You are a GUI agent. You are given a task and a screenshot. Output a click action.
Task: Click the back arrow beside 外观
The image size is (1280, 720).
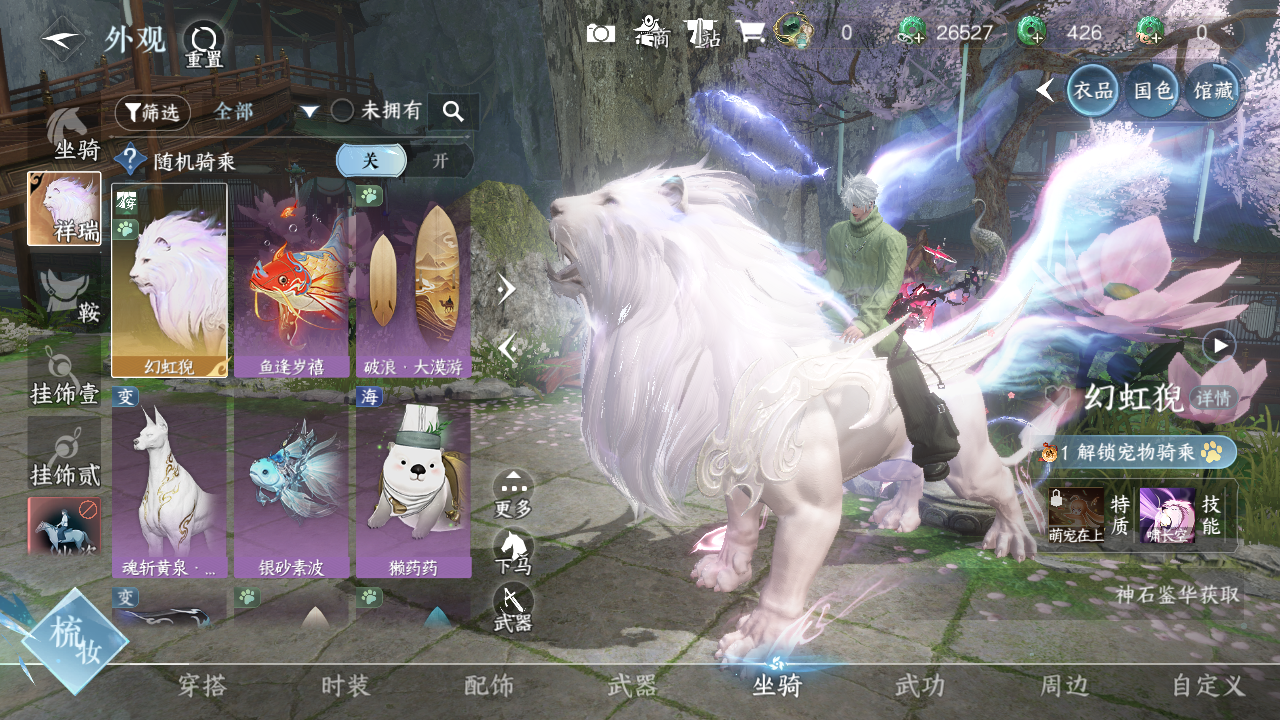(62, 39)
